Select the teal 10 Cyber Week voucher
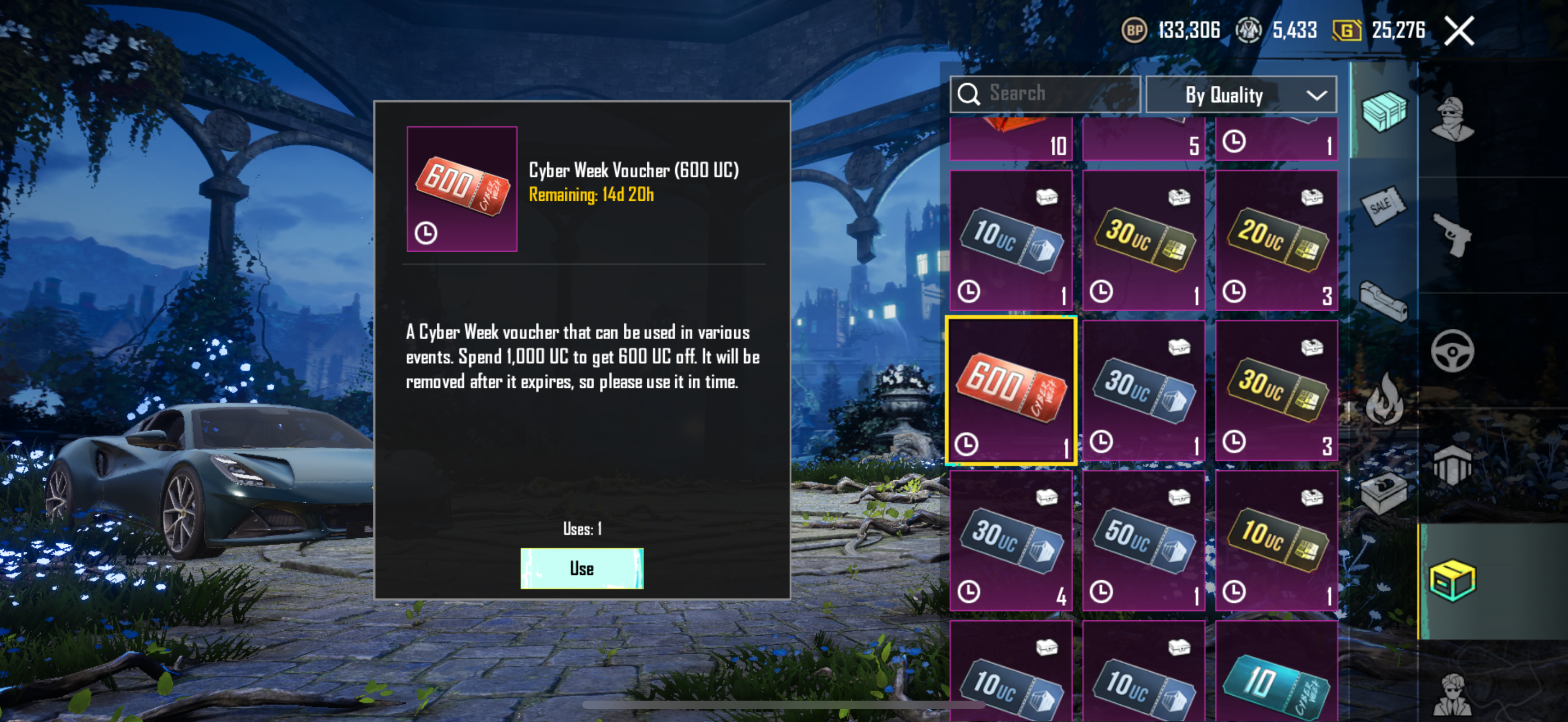Viewport: 1568px width, 722px height. pyautogui.click(x=1276, y=676)
